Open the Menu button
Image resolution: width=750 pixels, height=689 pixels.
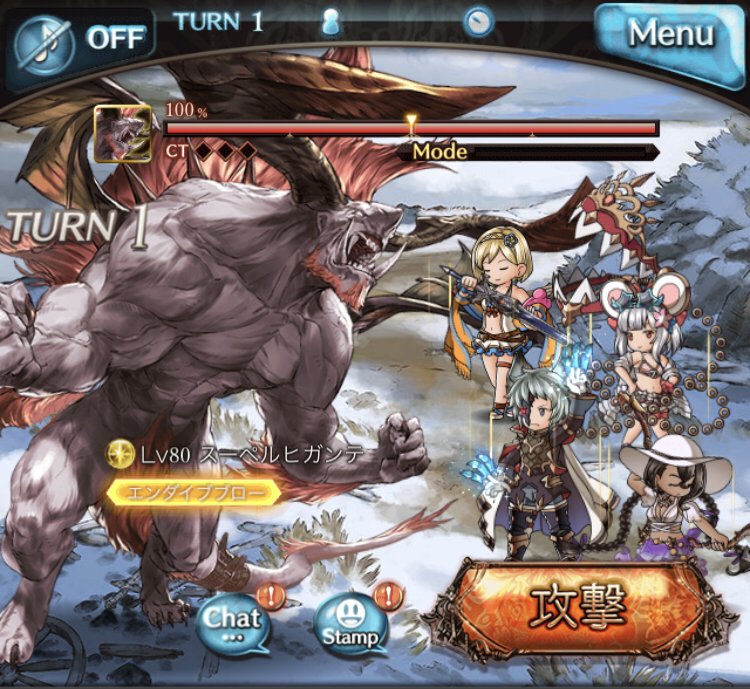(670, 36)
